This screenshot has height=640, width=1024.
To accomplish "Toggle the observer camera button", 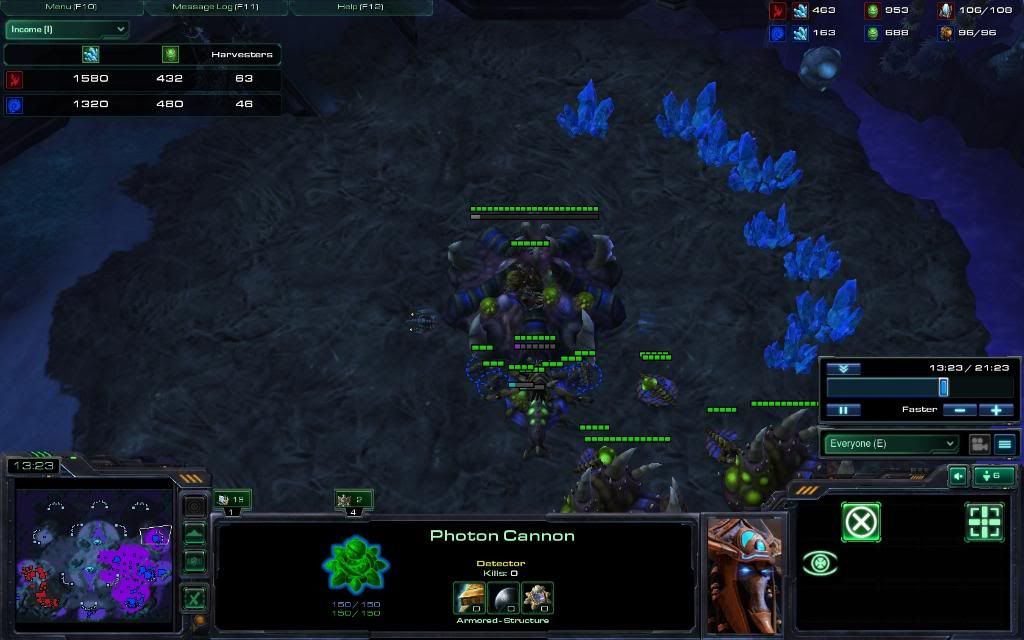I will [x=978, y=444].
